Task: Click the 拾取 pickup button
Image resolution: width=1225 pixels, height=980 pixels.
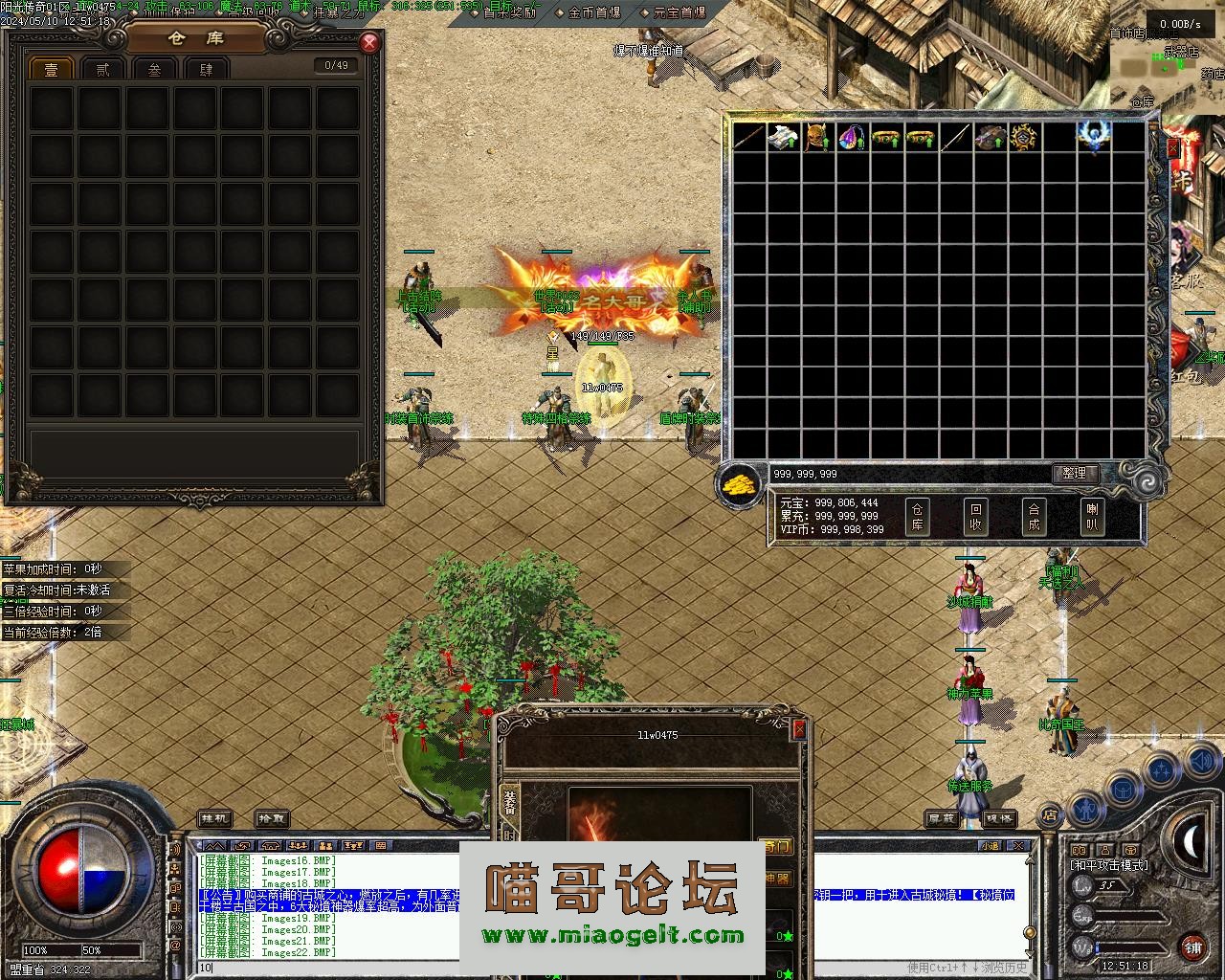Action: 272,819
